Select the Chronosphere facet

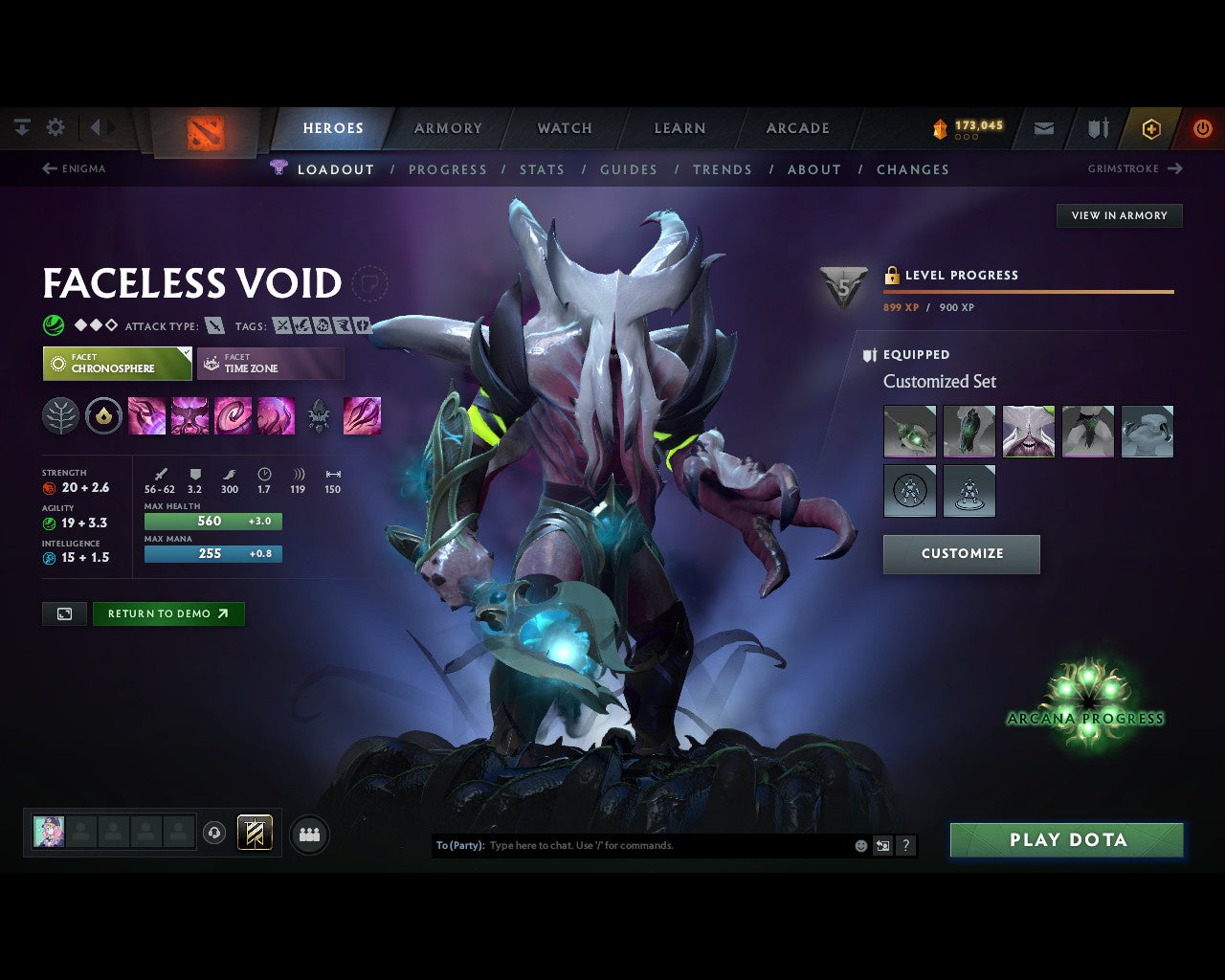[x=117, y=363]
